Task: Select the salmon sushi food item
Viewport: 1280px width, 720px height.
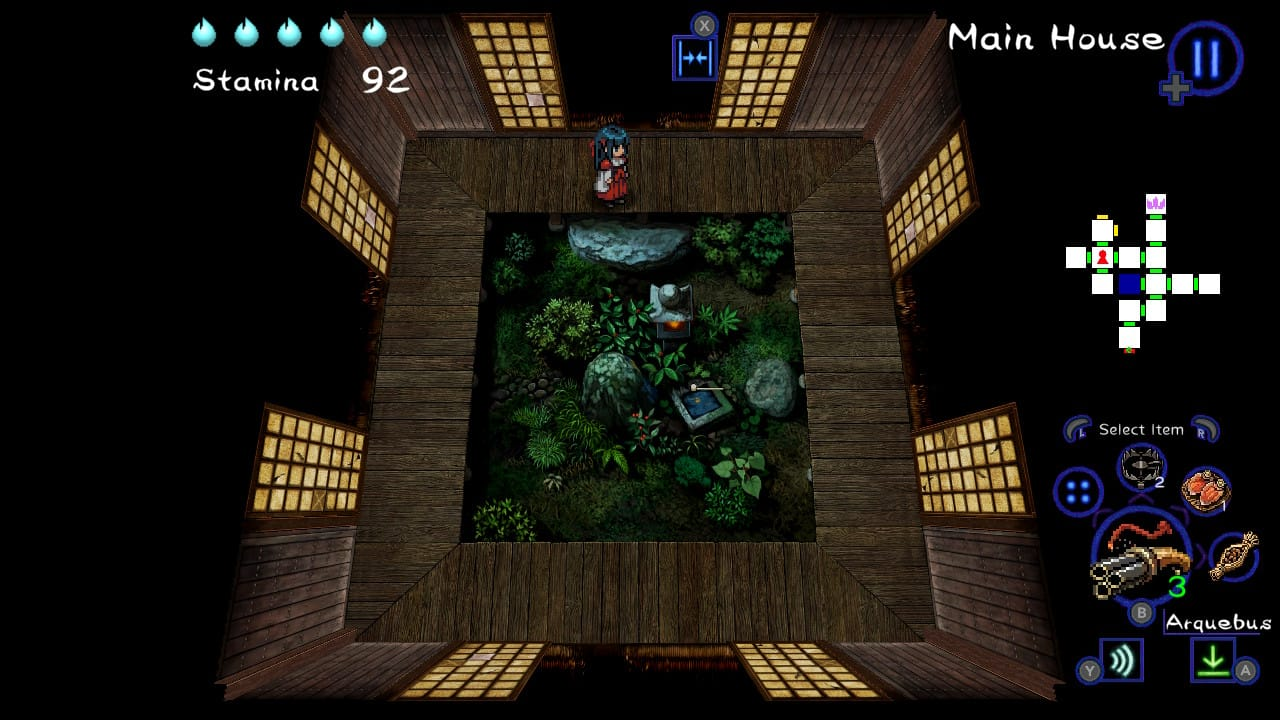Action: 1205,491
